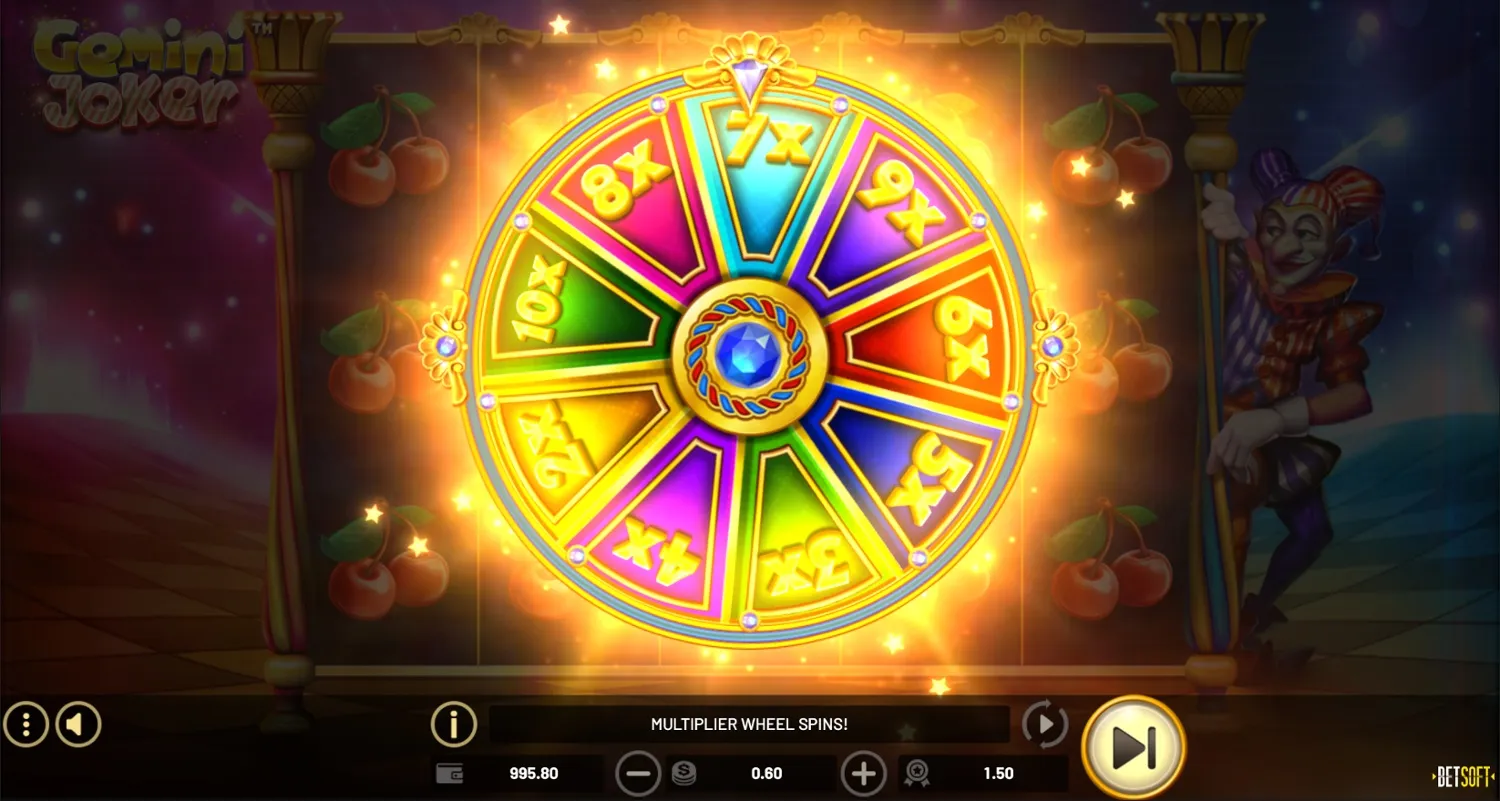Open the game info panel

coord(455,724)
